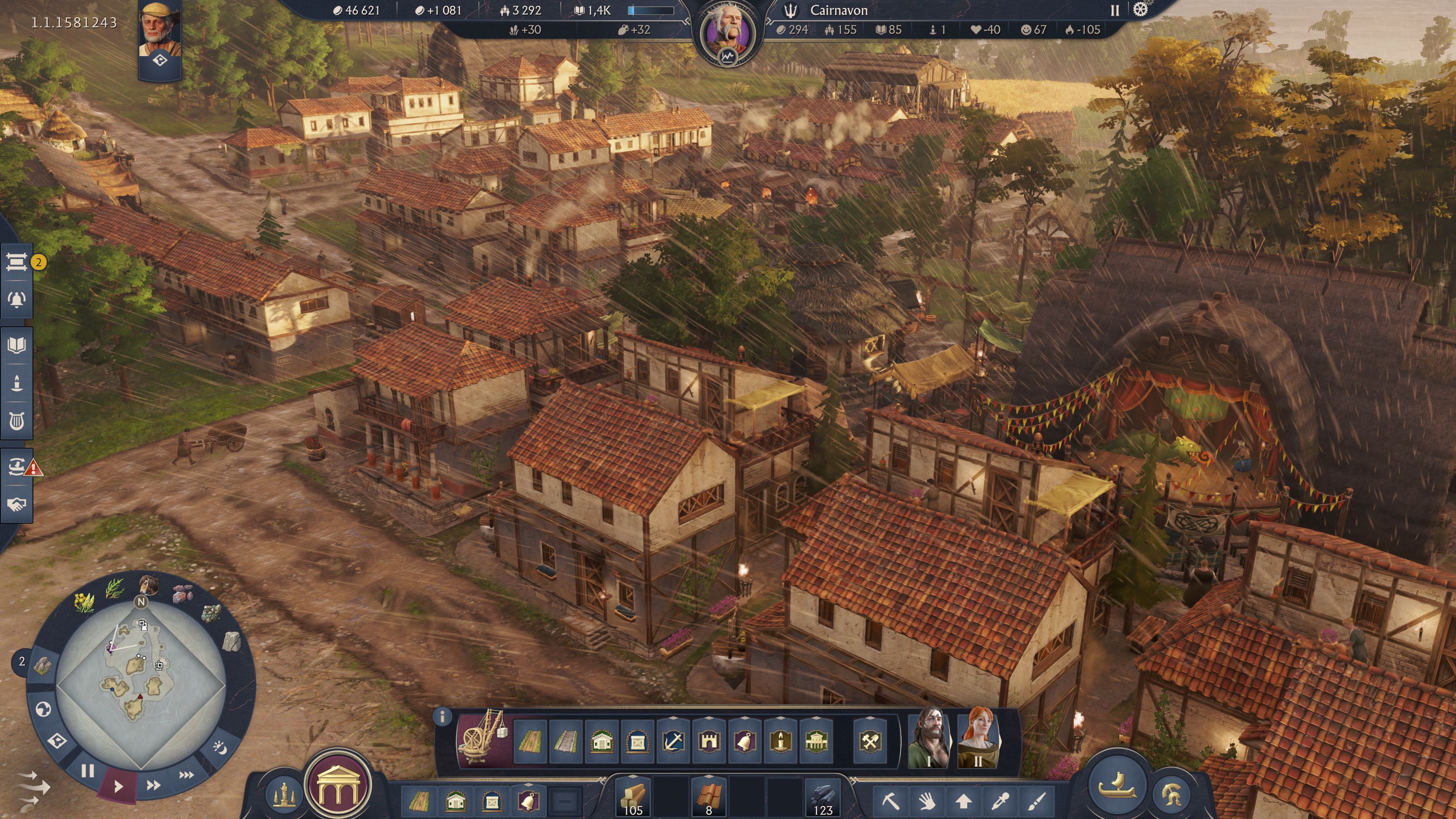Image resolution: width=1456 pixels, height=819 pixels.
Task: Open the anchor harbour building category
Action: (673, 741)
